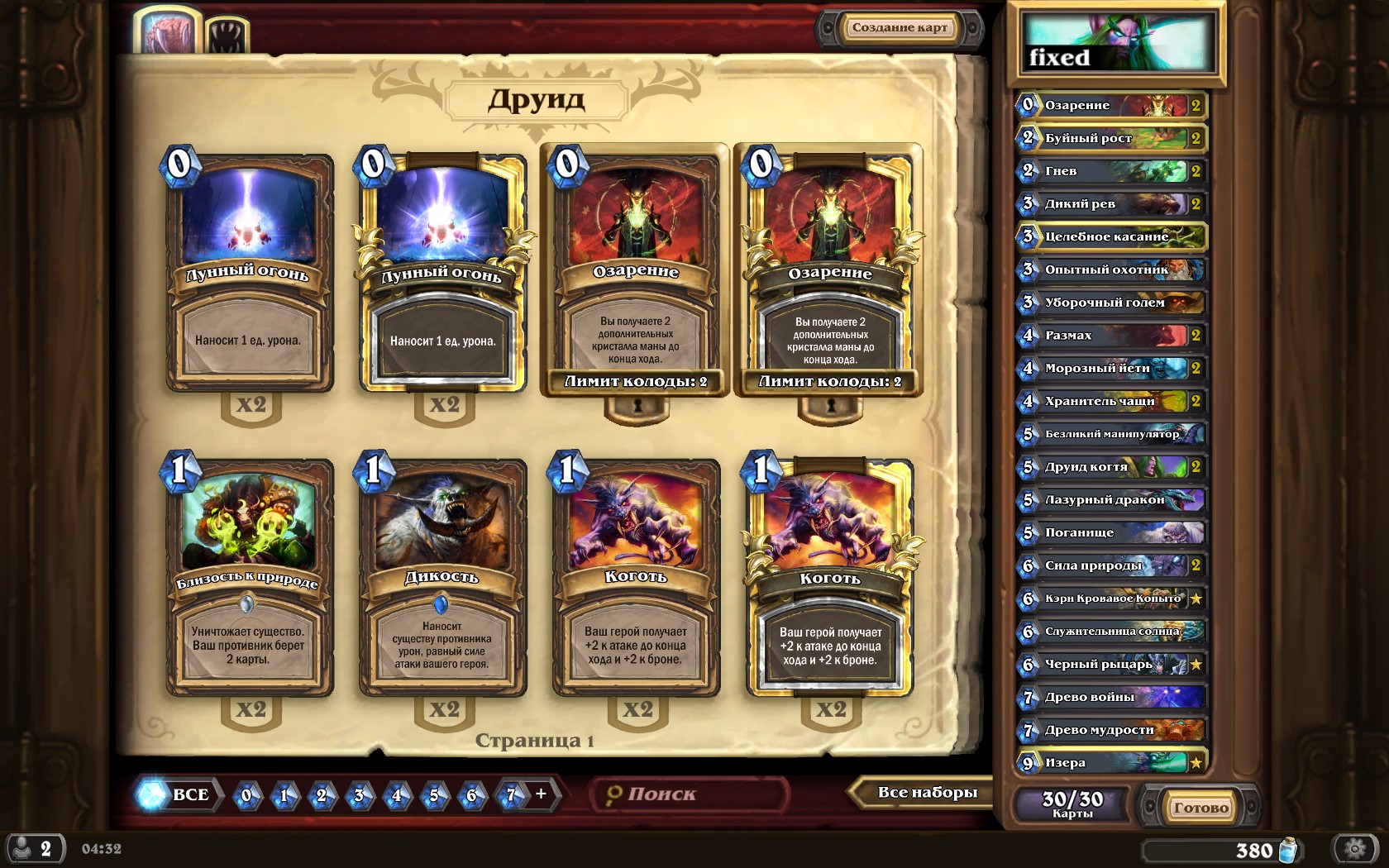Filter collection by 3 mana cost
The image size is (1389, 868).
pyautogui.click(x=359, y=795)
